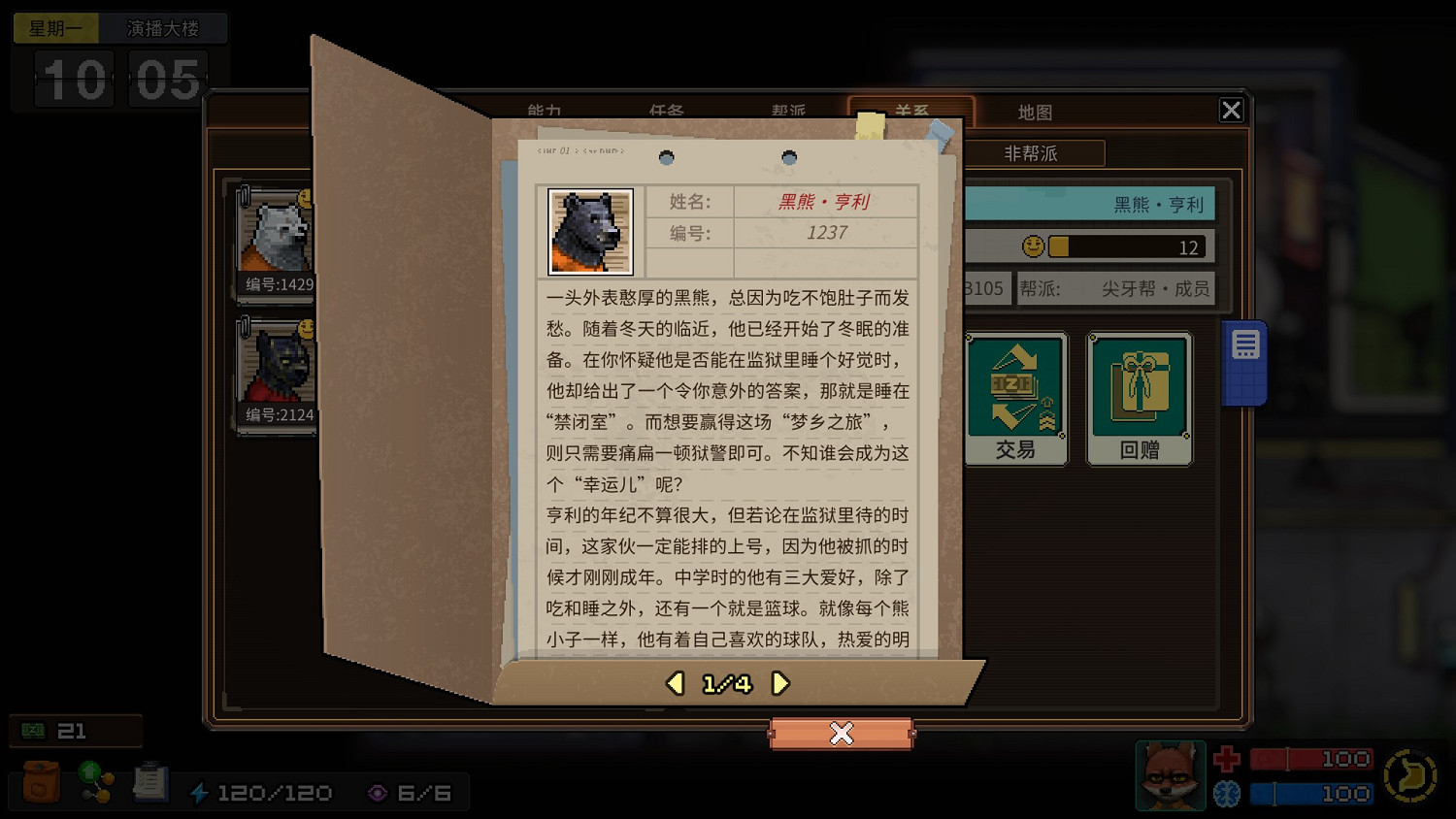Open the 地图 tab
The width and height of the screenshot is (1456, 819).
pyautogui.click(x=1035, y=112)
